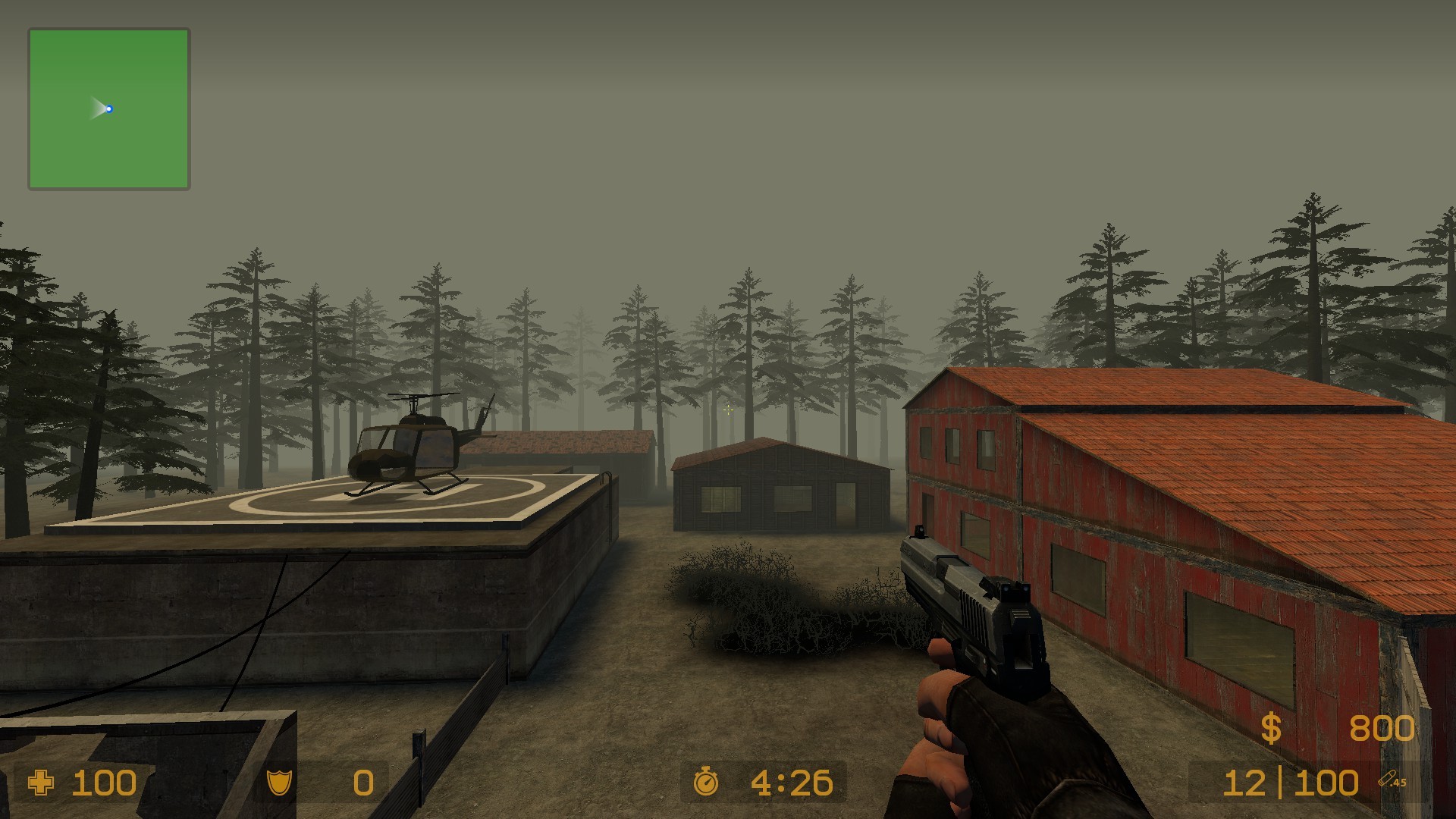1456x819 pixels.
Task: Click the armor shield icon
Action: tap(278, 782)
